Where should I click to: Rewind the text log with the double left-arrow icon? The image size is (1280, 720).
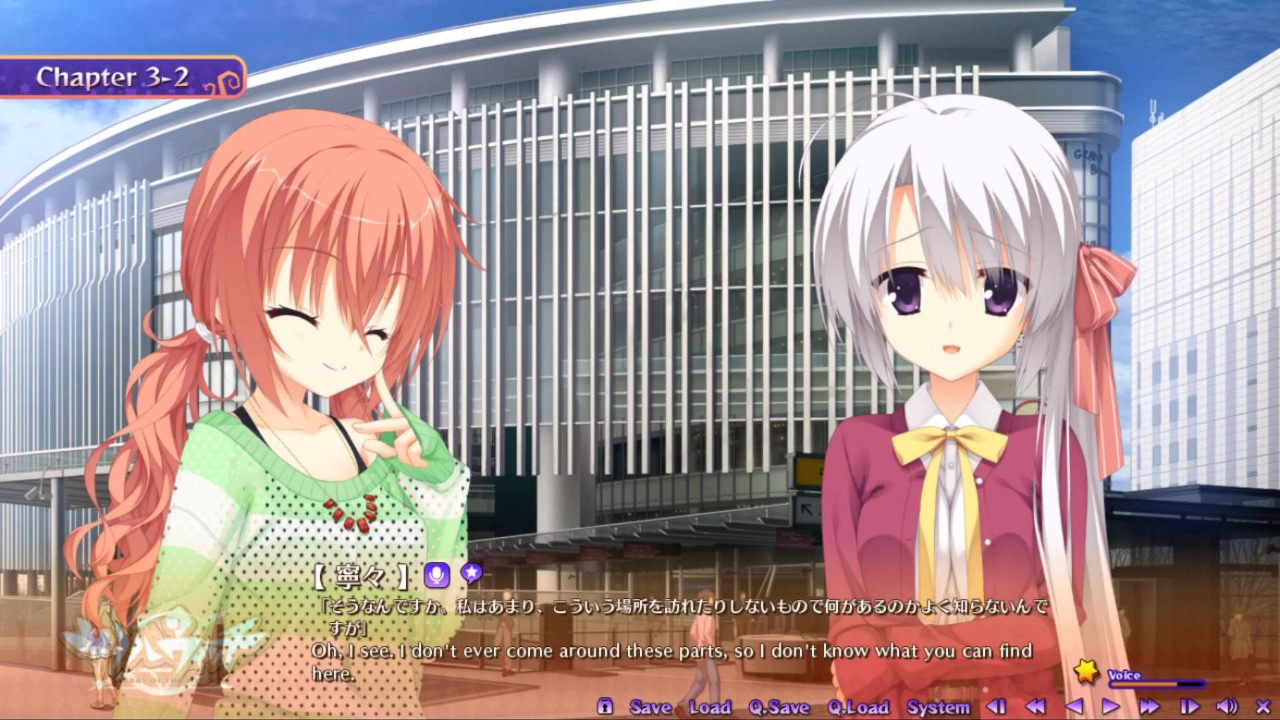coord(1034,707)
